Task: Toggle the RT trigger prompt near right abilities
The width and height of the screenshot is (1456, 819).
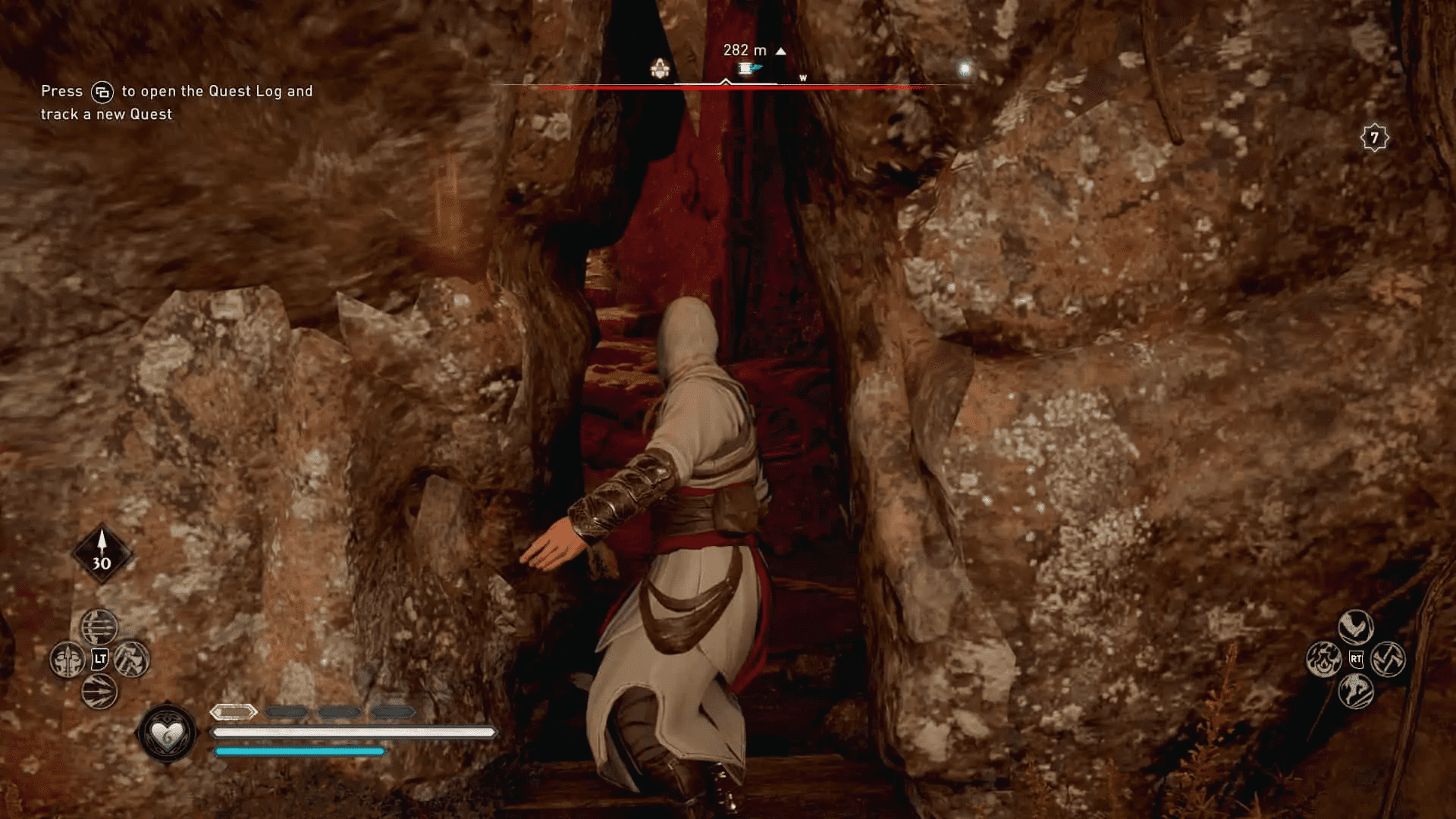Action: pyautogui.click(x=1357, y=658)
